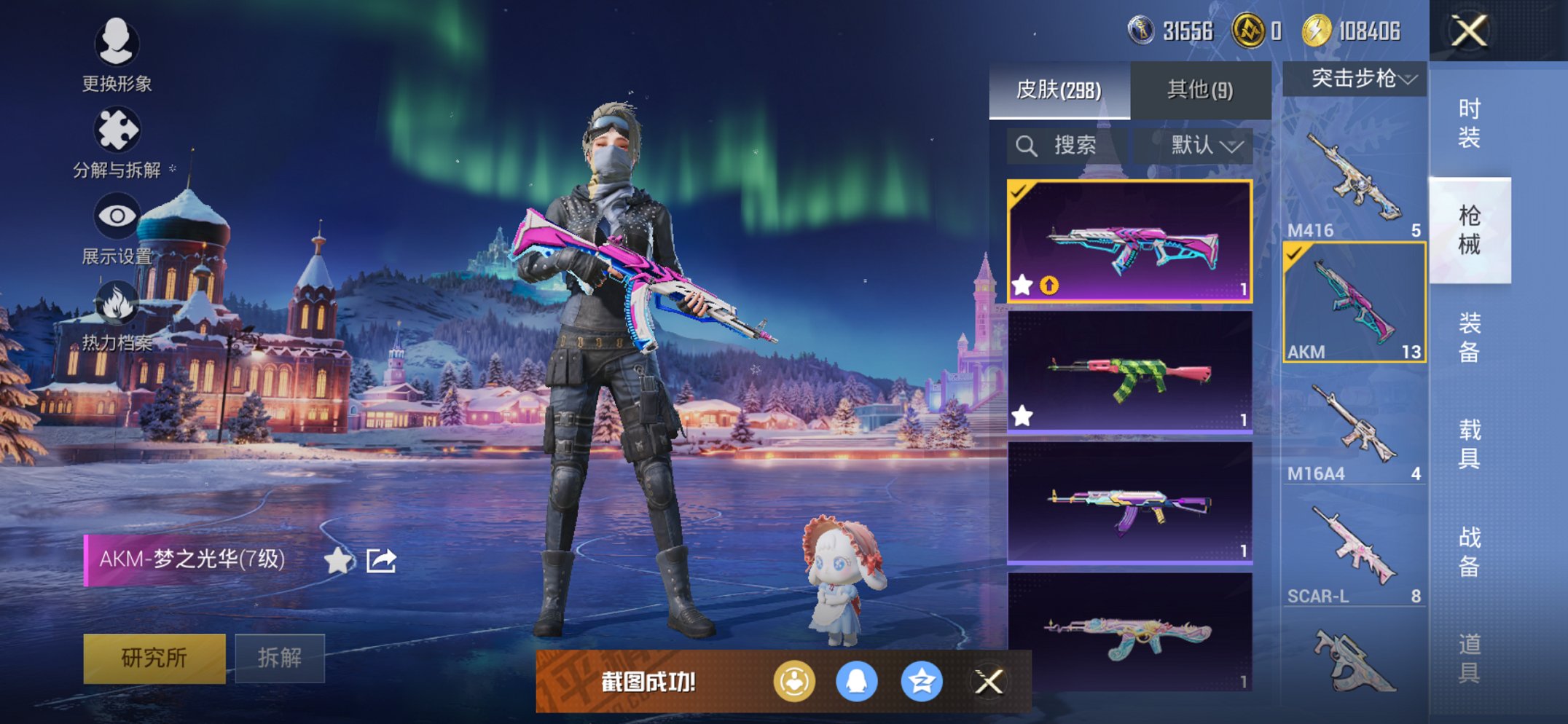The width and height of the screenshot is (1568, 724).
Task: Favorite the green AKM skin star
Action: point(1023,414)
